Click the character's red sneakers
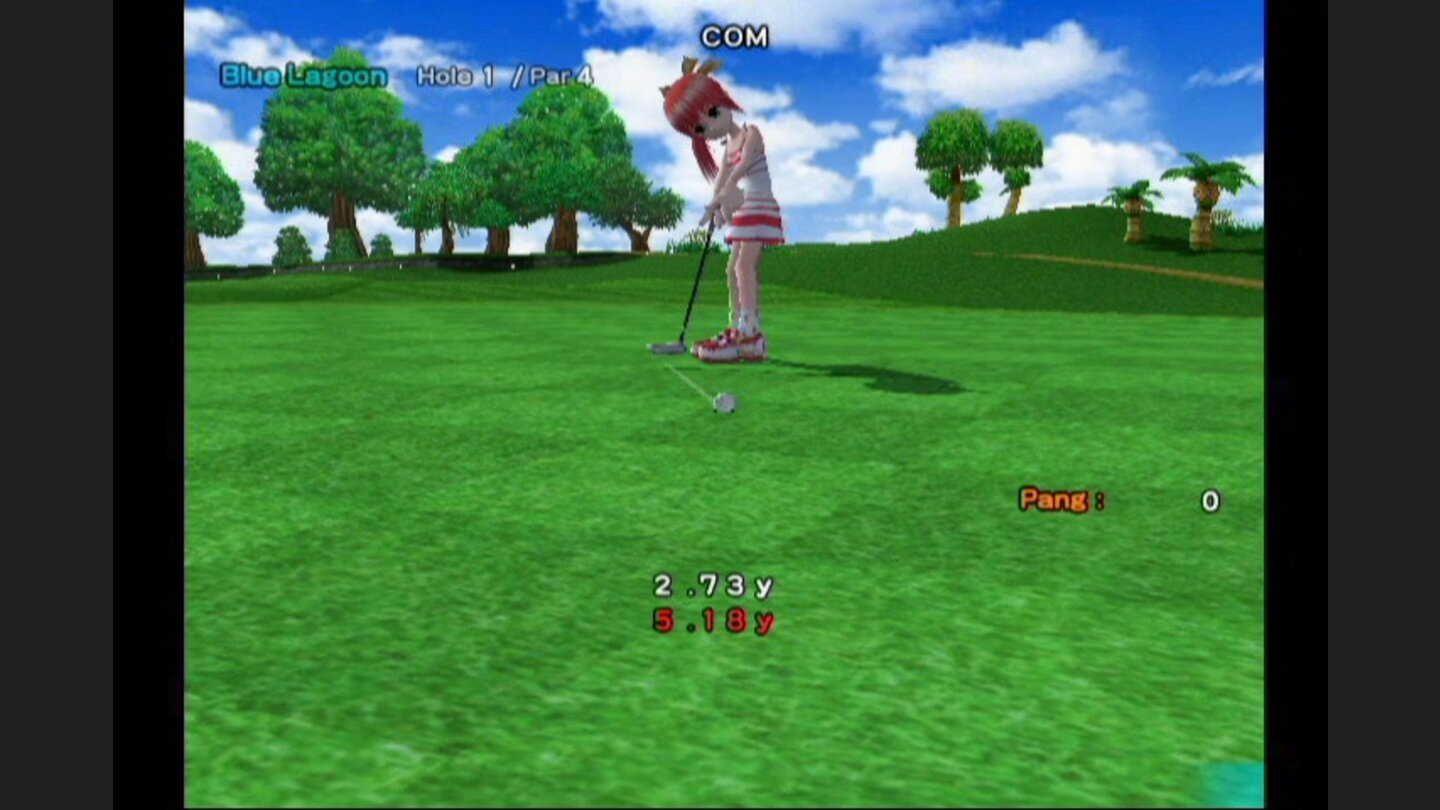This screenshot has width=1440, height=810. click(x=731, y=345)
